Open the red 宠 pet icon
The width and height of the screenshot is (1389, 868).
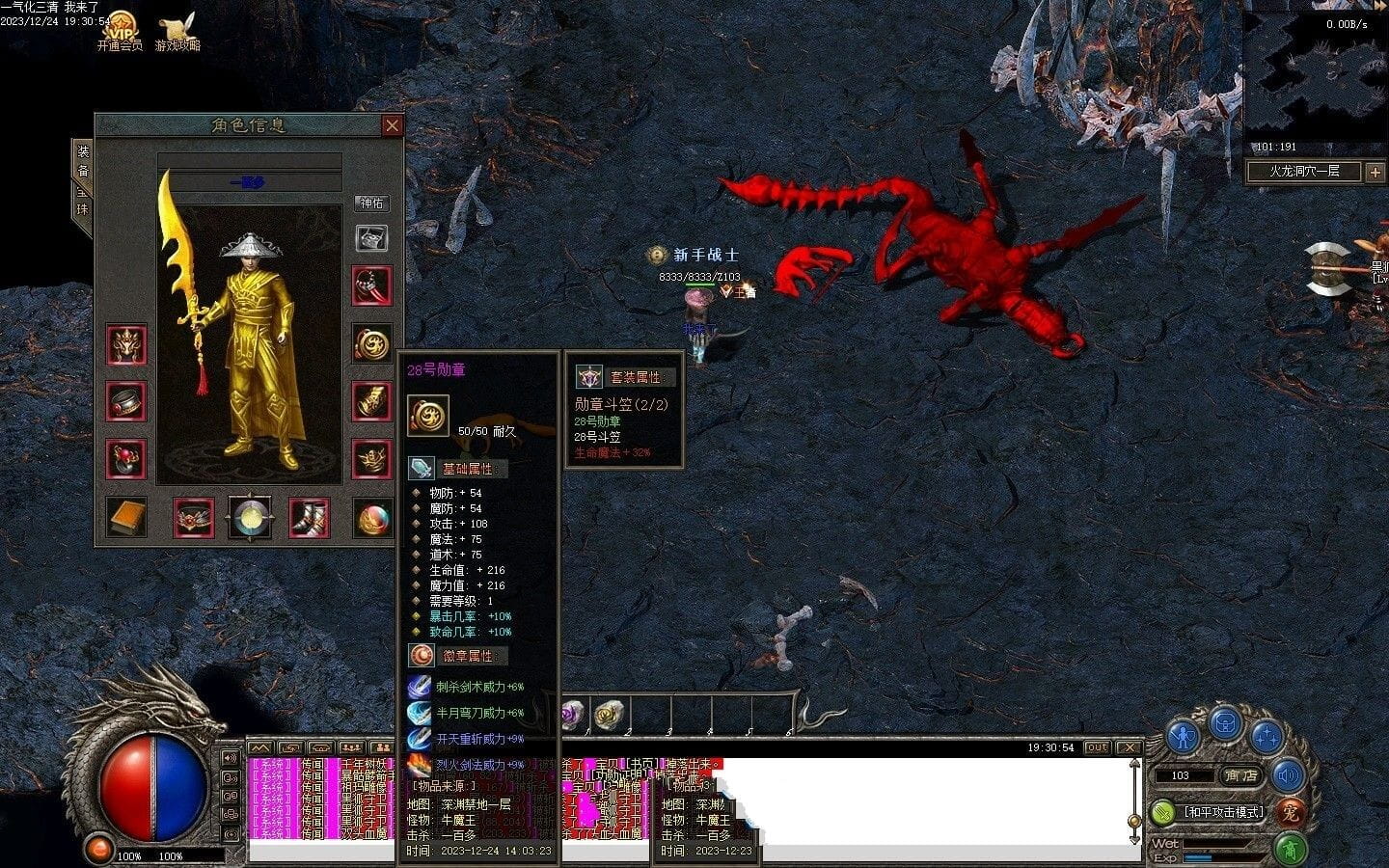pos(1292,813)
